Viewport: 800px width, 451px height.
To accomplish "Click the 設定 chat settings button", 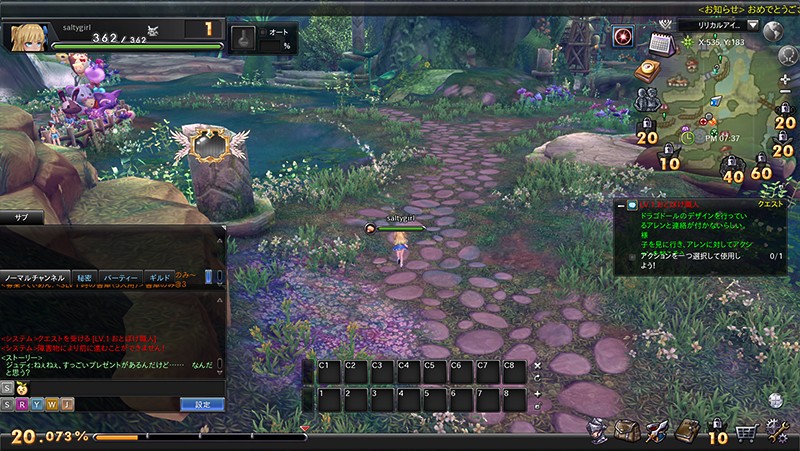I will pyautogui.click(x=201, y=404).
